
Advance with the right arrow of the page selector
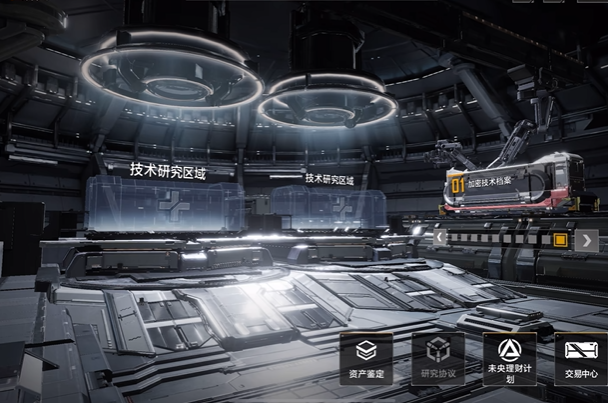[x=587, y=240]
